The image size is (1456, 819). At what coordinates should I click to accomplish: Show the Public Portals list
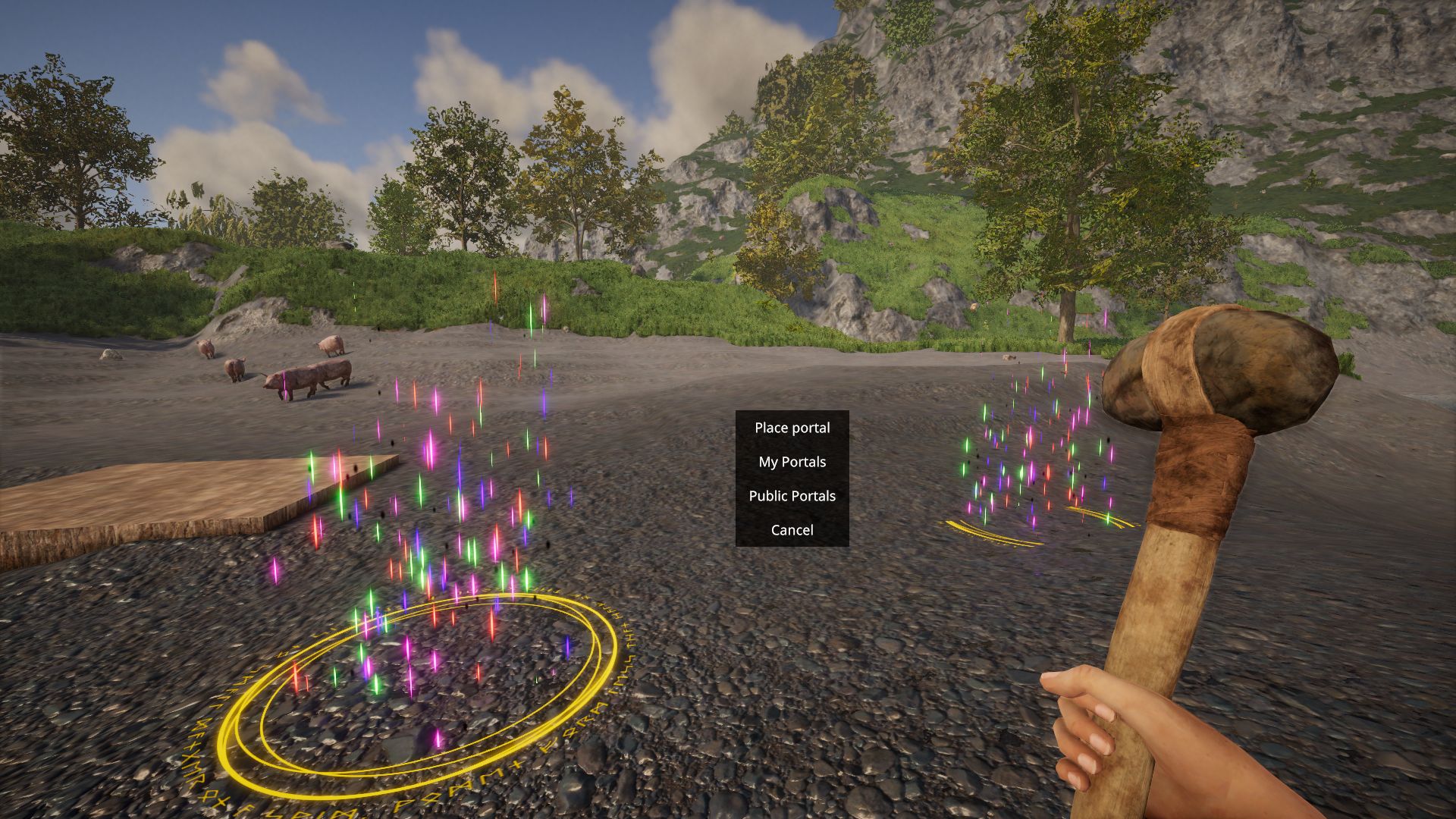click(792, 496)
